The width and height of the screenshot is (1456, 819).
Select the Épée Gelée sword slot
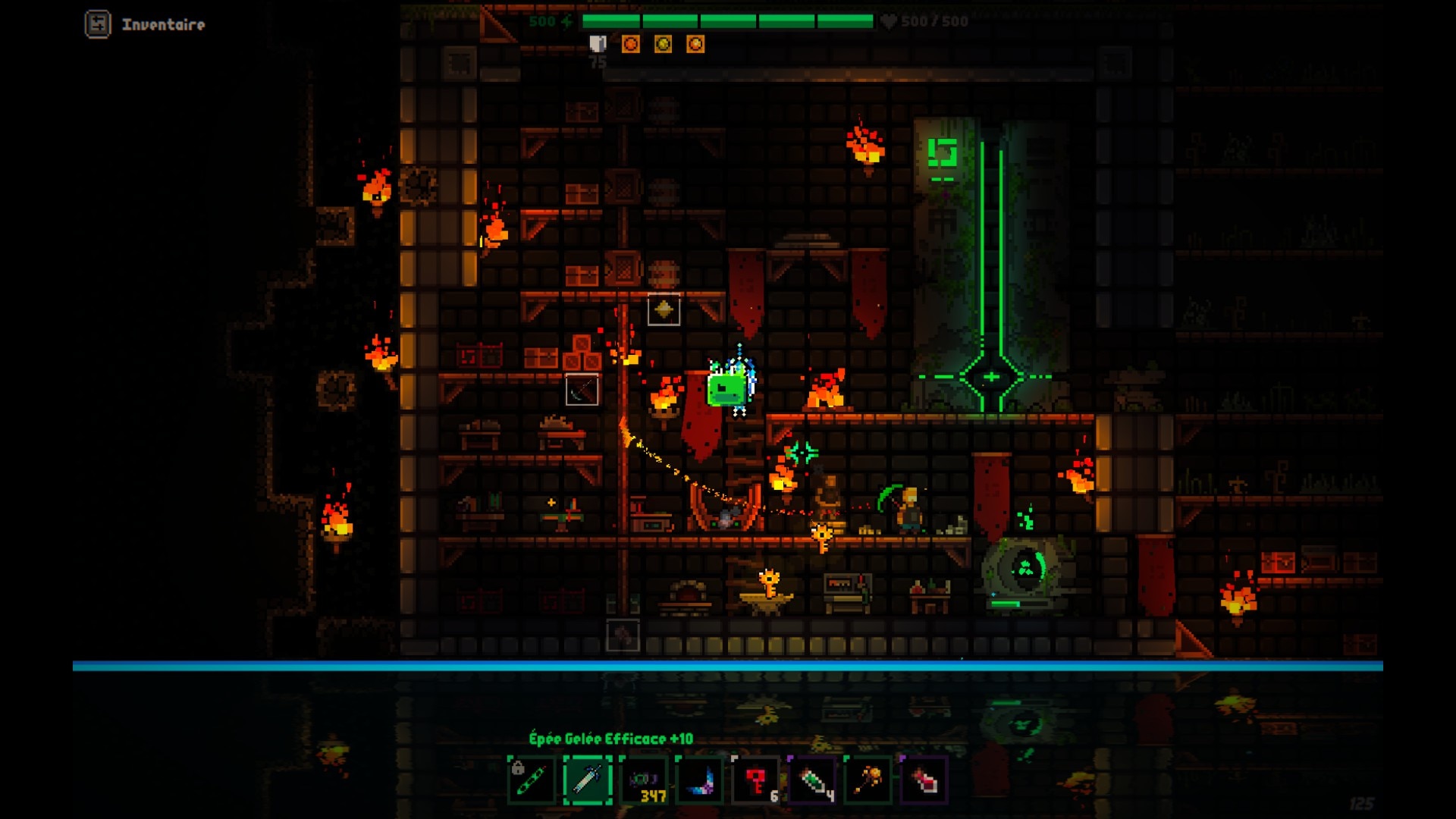click(x=588, y=780)
